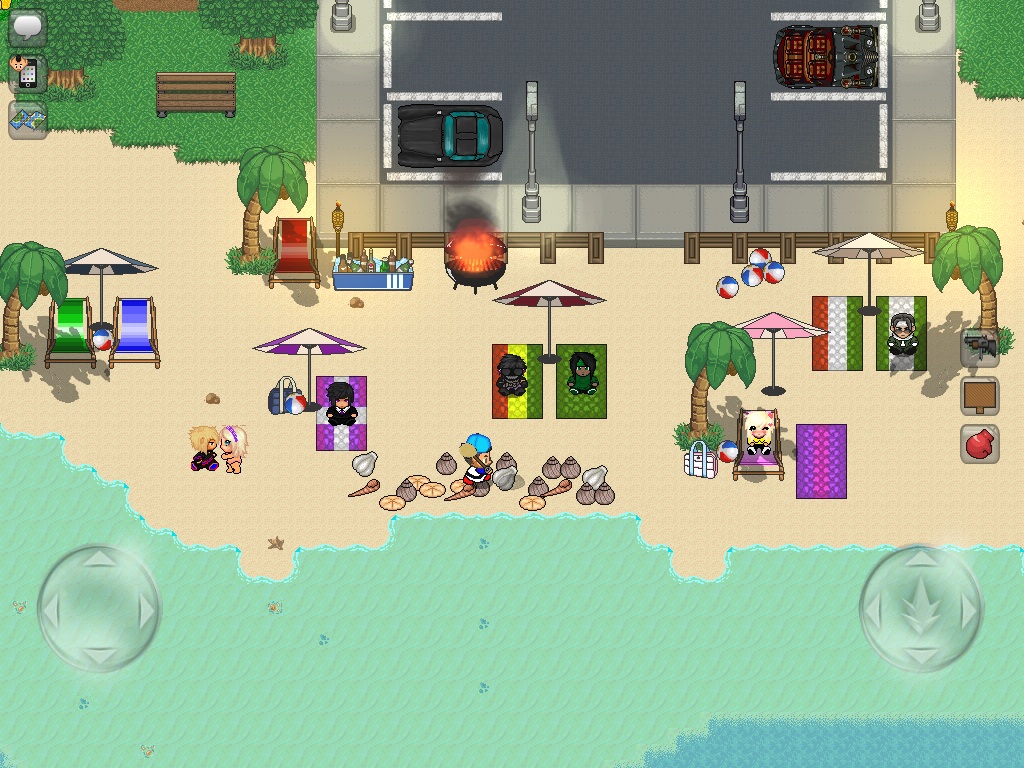Open the world map
1024x768 pixels.
pyautogui.click(x=28, y=120)
